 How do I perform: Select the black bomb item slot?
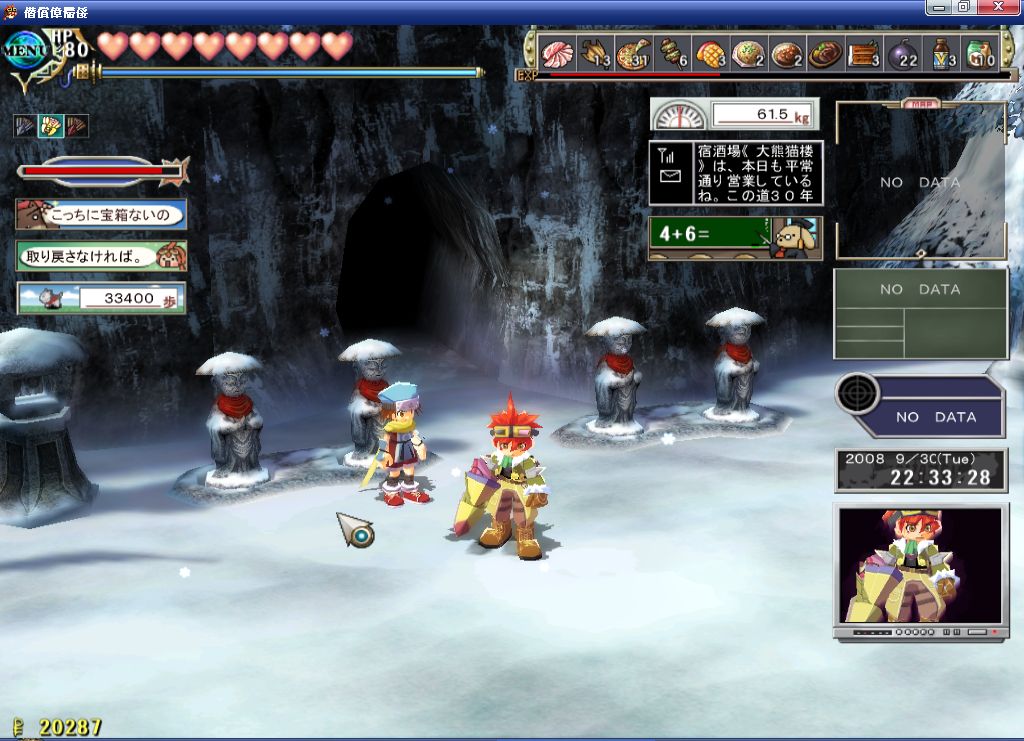coord(902,52)
